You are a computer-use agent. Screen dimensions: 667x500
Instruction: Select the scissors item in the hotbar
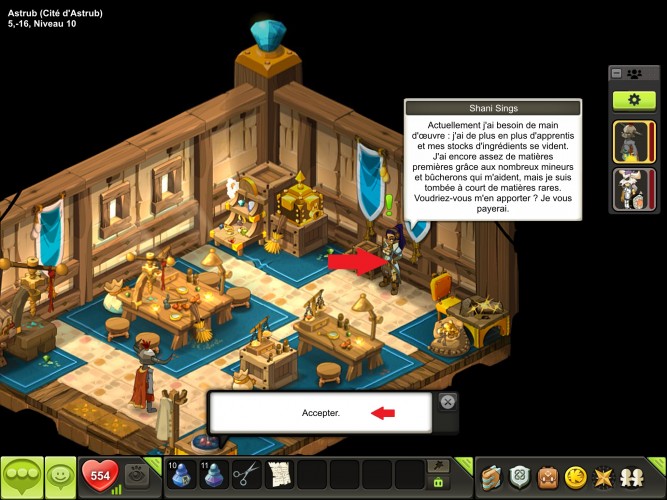[x=246, y=475]
